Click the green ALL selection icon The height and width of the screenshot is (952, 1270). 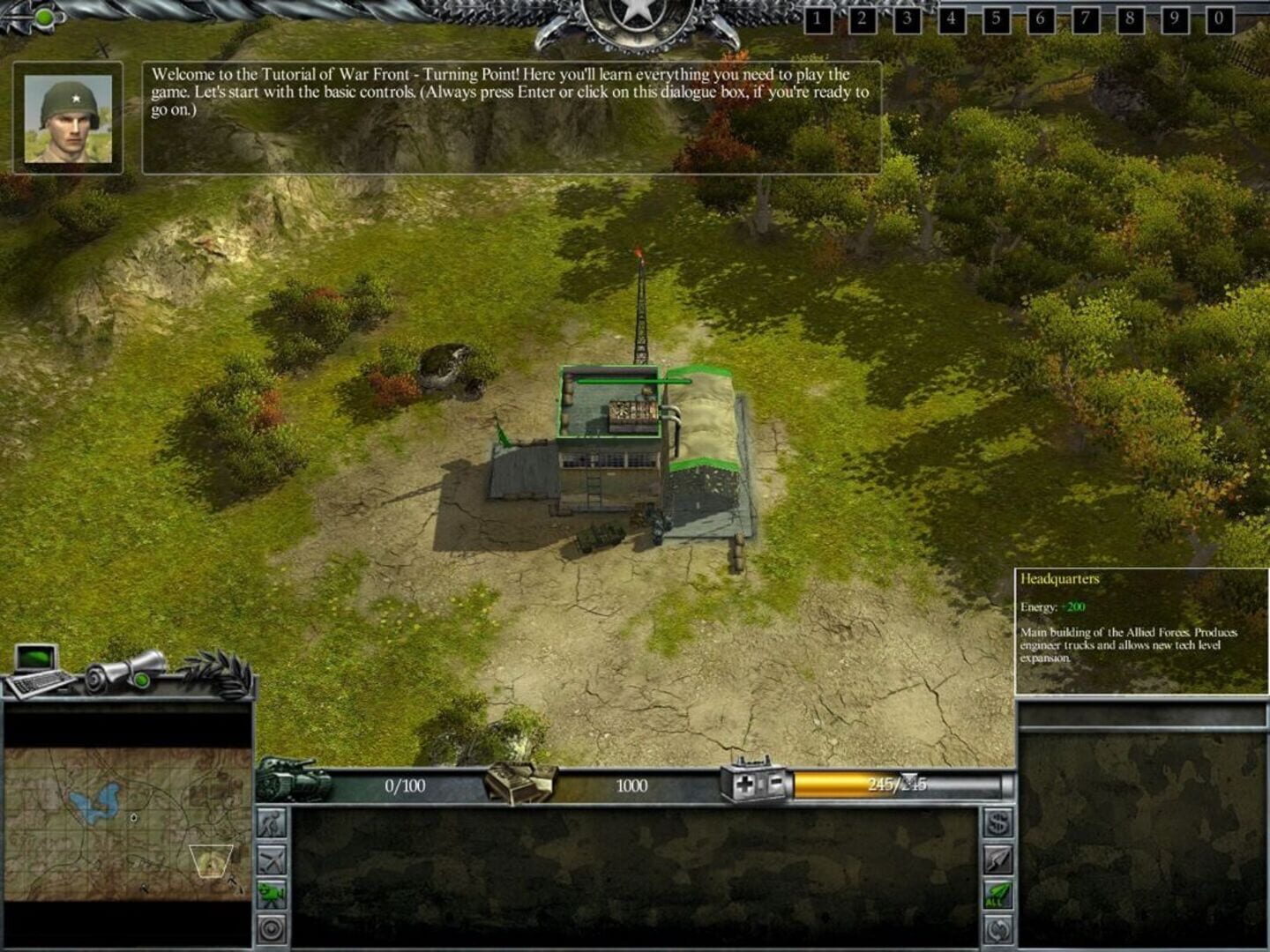pos(996,893)
